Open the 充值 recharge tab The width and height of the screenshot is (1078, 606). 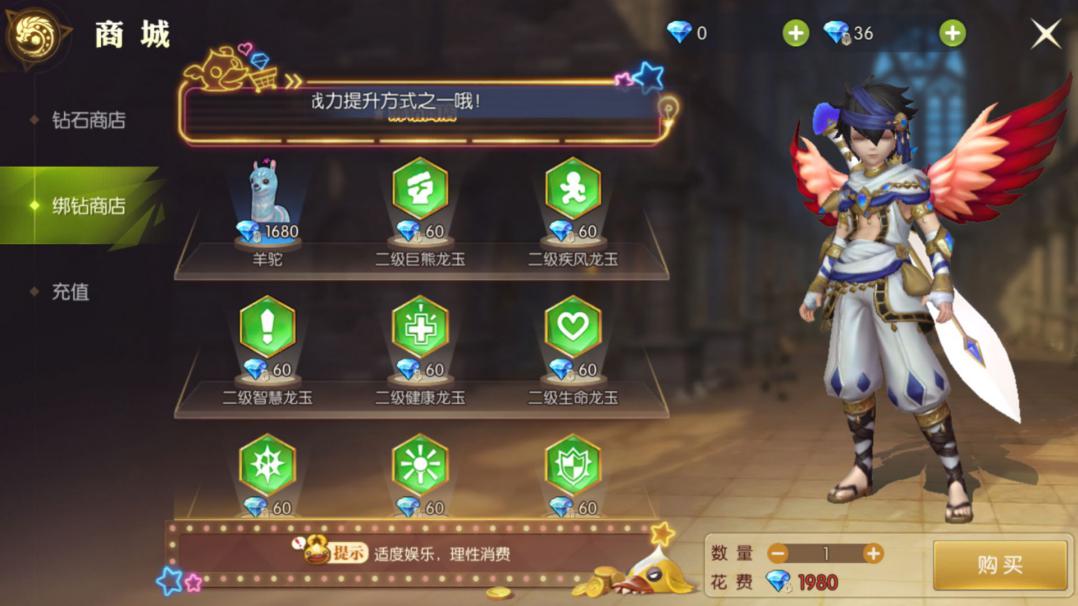point(70,292)
